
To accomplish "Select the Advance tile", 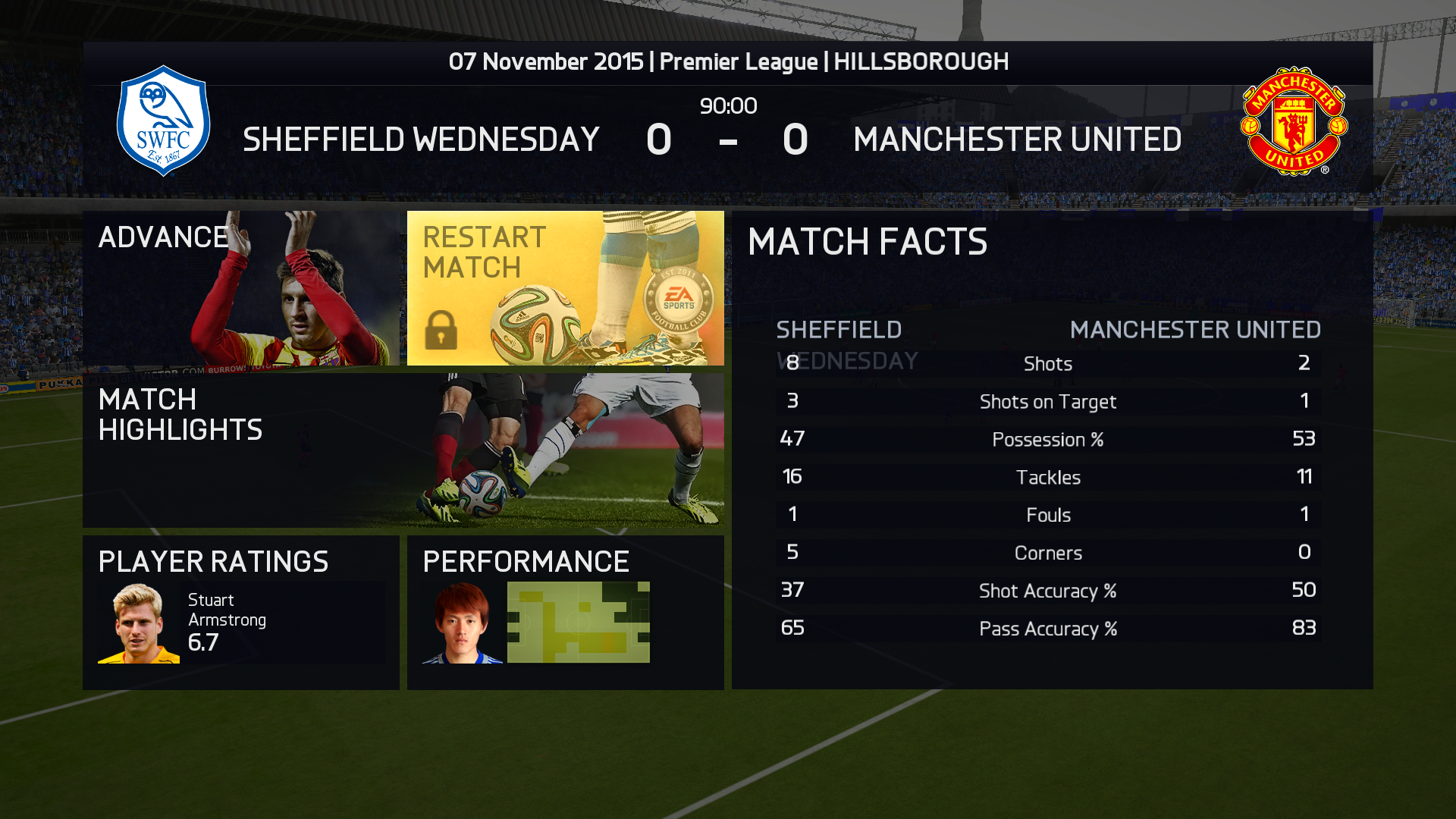I will click(x=241, y=288).
